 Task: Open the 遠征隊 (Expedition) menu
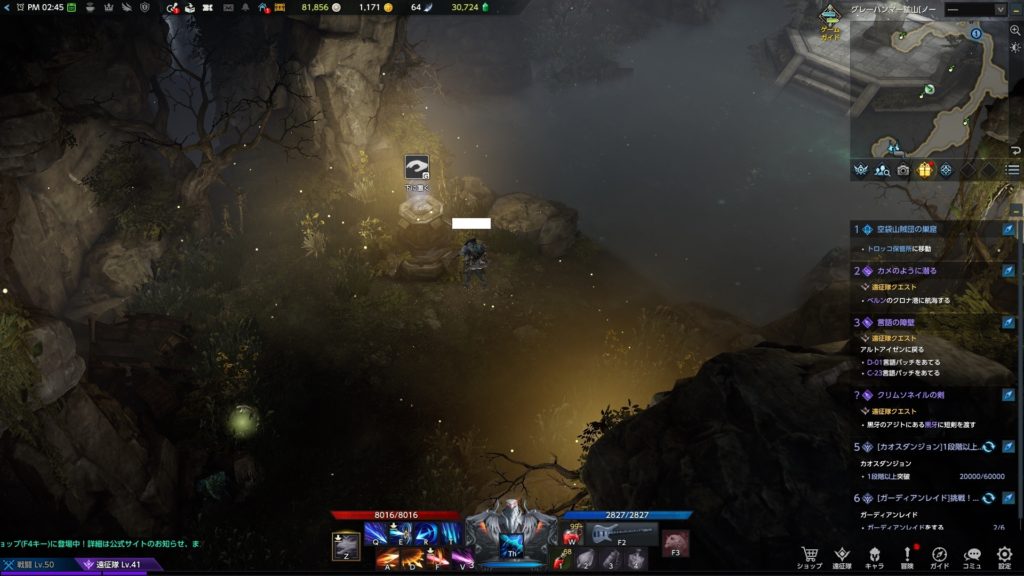tap(842, 555)
